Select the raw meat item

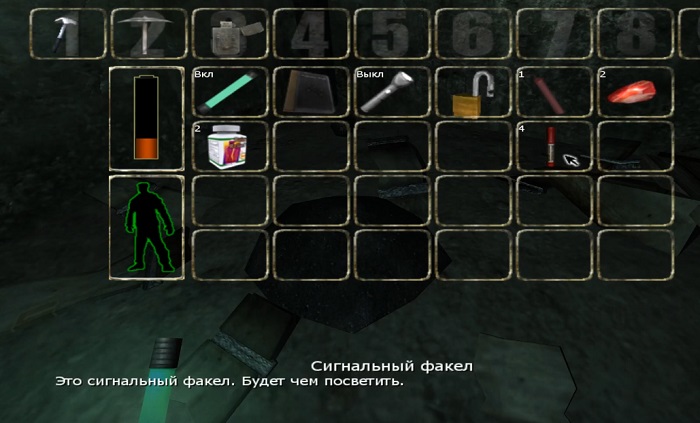pyautogui.click(x=634, y=92)
